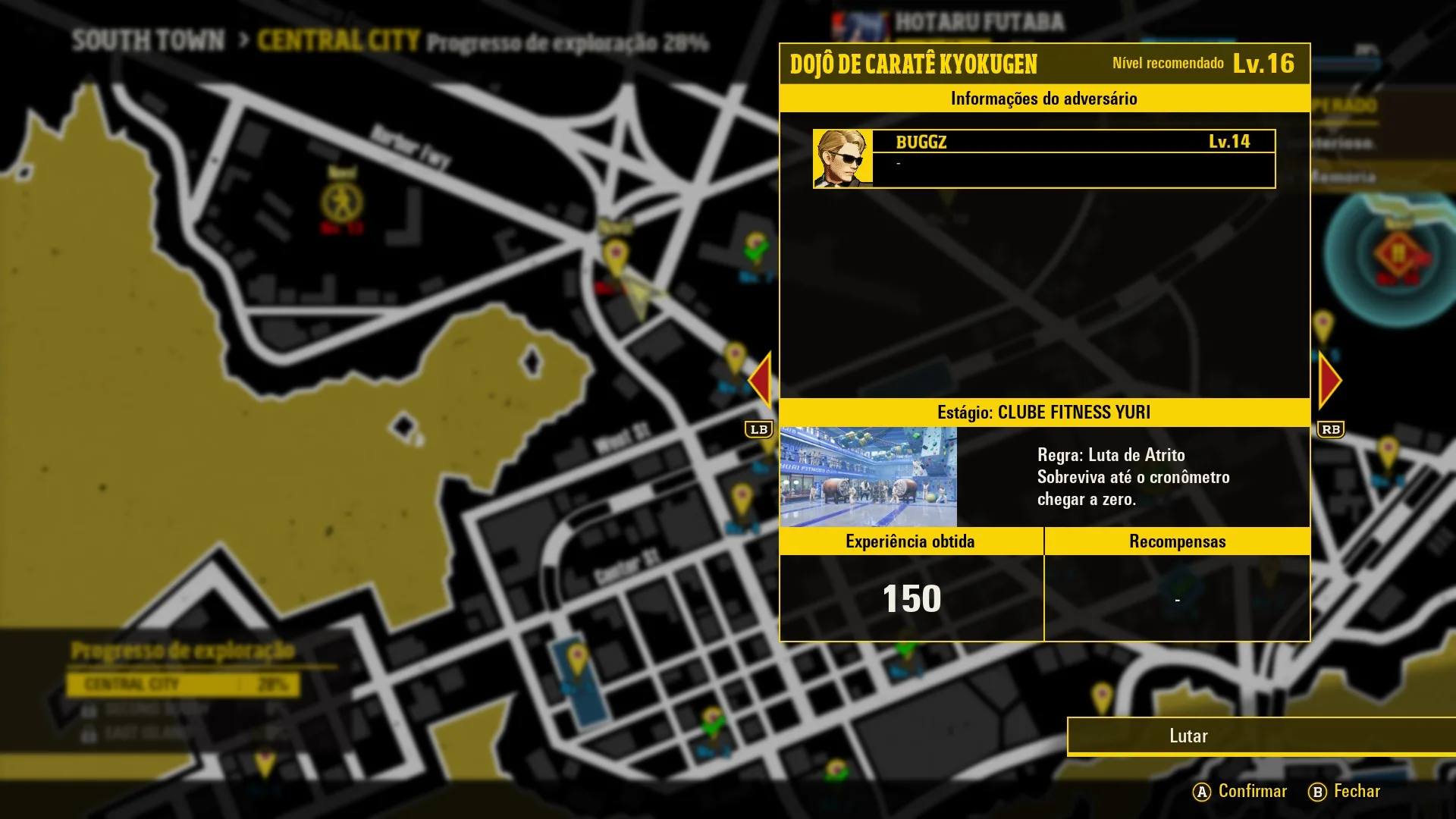The height and width of the screenshot is (819, 1456).
Task: Confirm the selection with Confirmar
Action: pos(1241,792)
